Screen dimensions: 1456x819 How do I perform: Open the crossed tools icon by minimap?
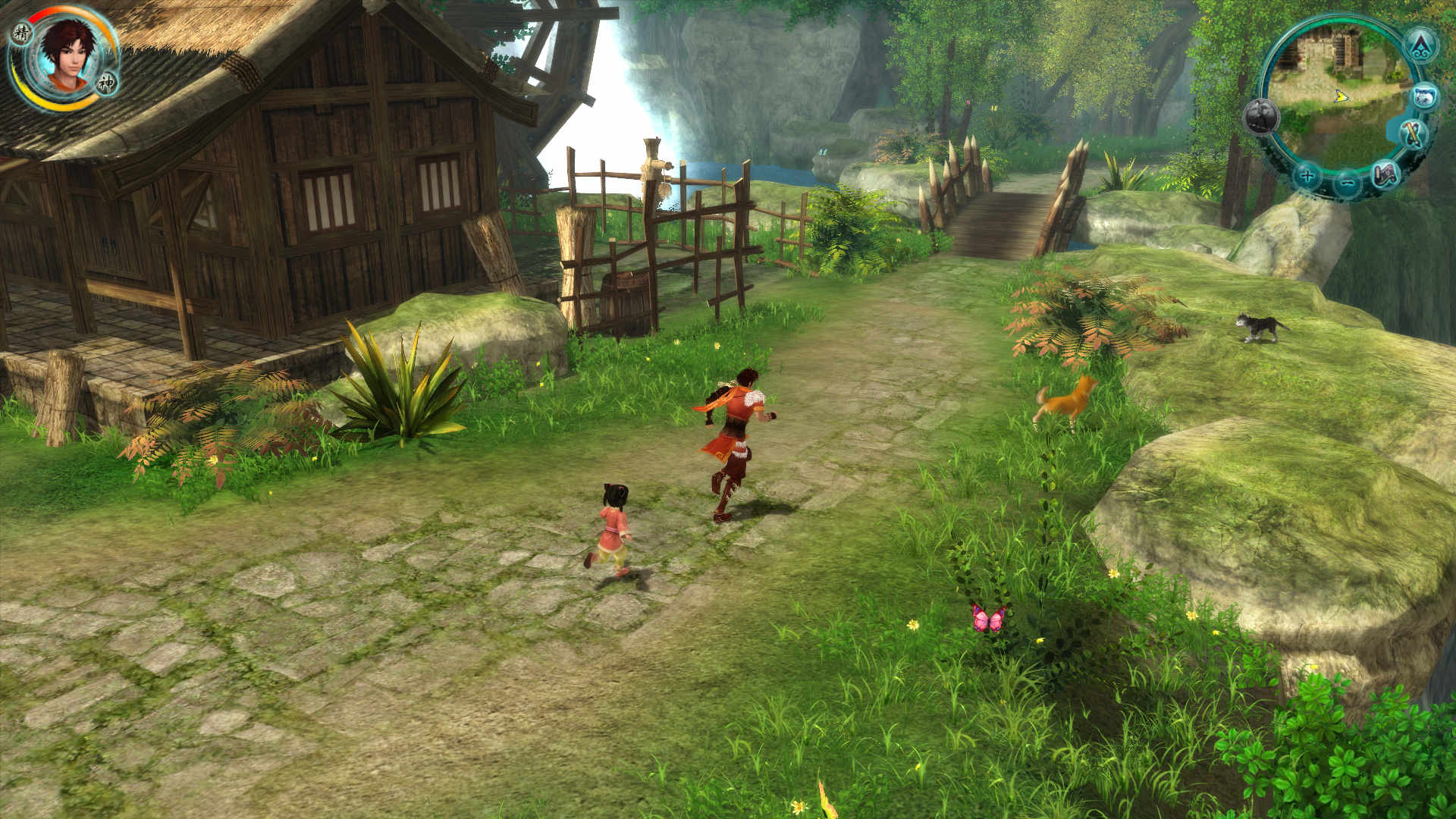pos(1412,136)
